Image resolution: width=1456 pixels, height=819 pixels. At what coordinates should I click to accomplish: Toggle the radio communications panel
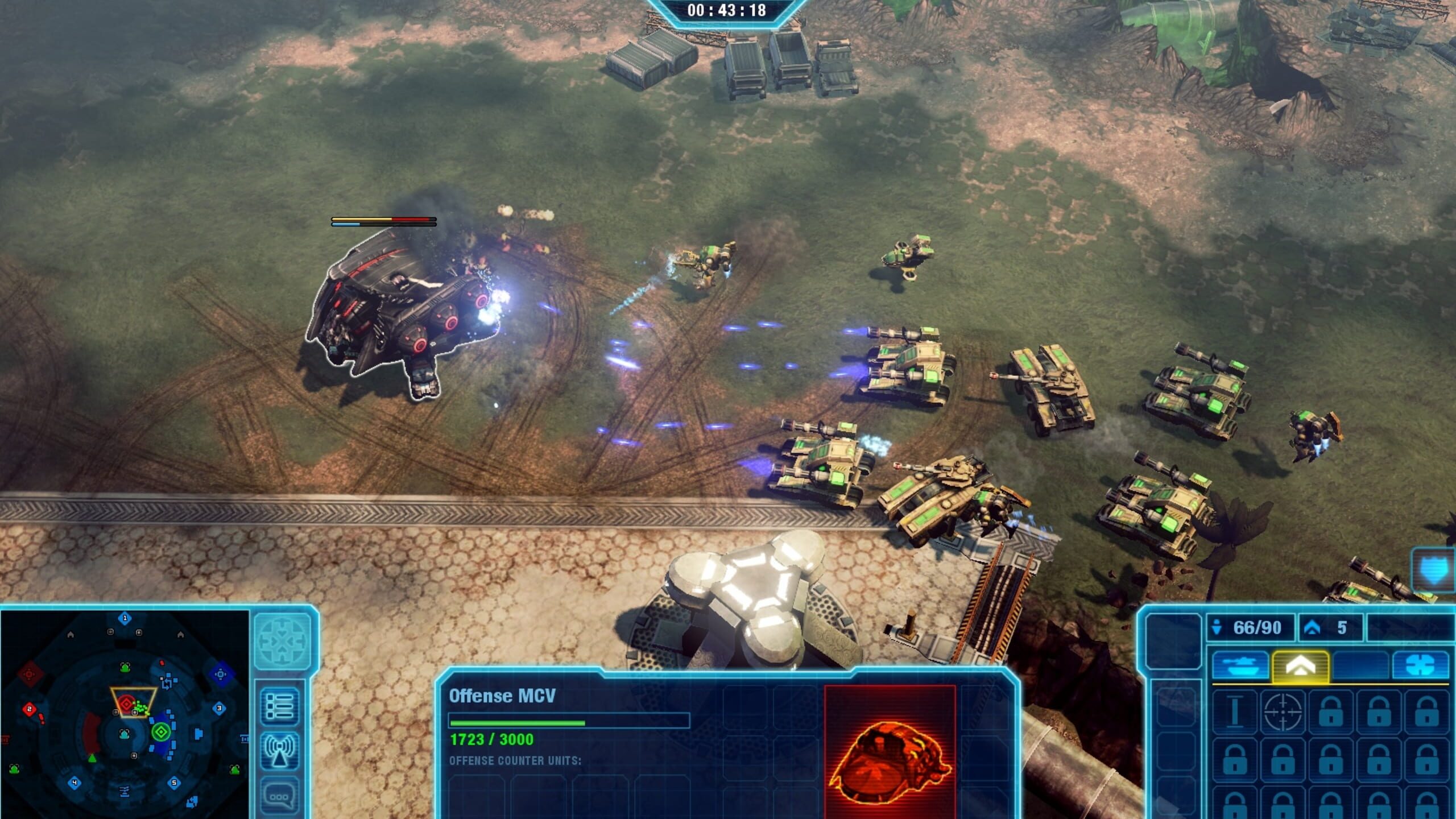pyautogui.click(x=280, y=750)
